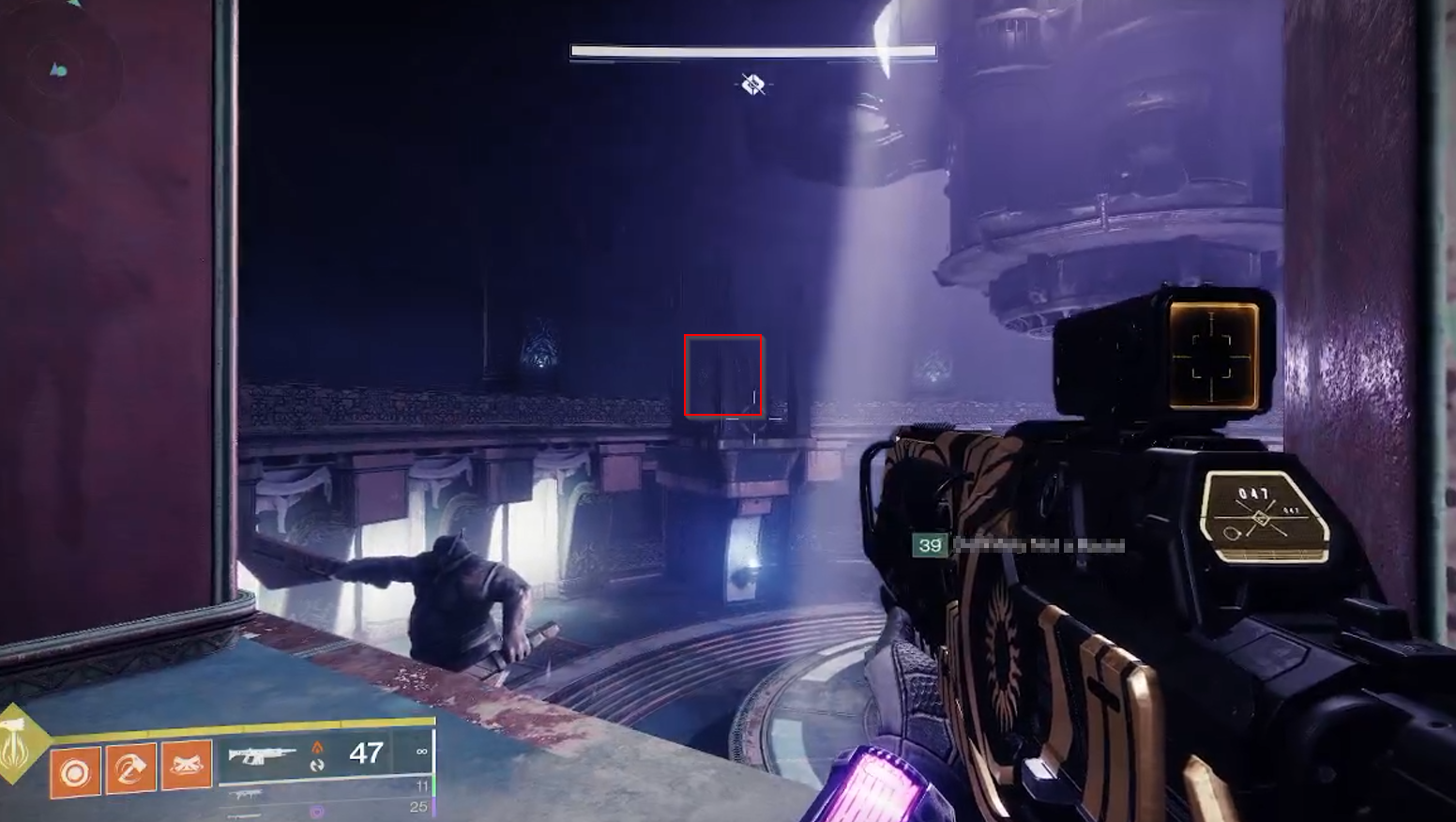
Task: Select the Throwing Hammer melee icon
Action: click(x=131, y=769)
